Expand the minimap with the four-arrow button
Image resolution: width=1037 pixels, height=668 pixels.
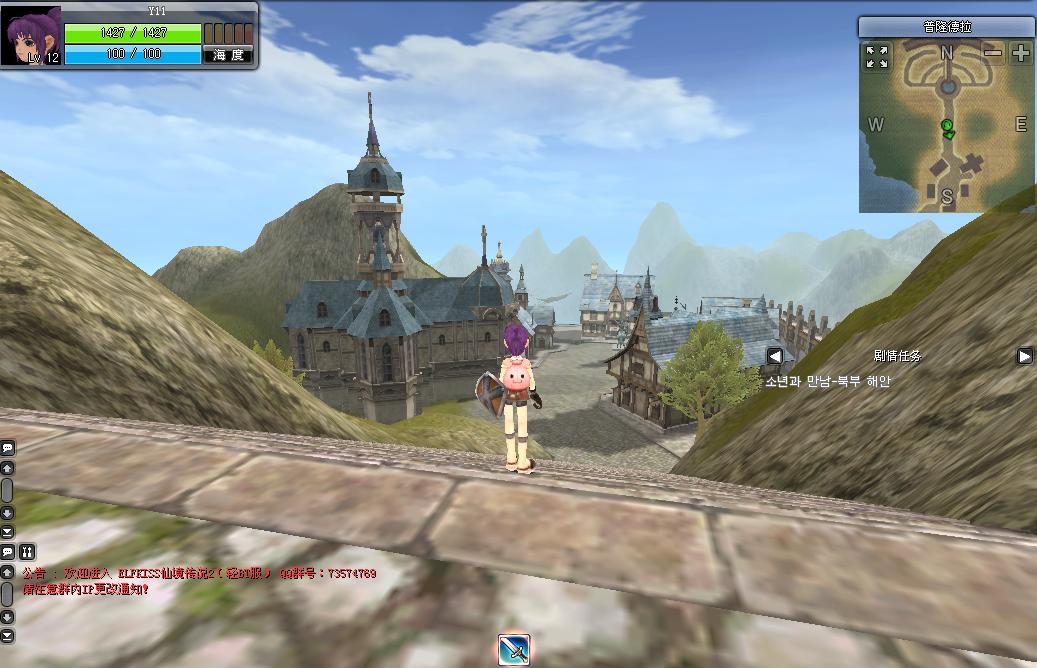pos(877,56)
